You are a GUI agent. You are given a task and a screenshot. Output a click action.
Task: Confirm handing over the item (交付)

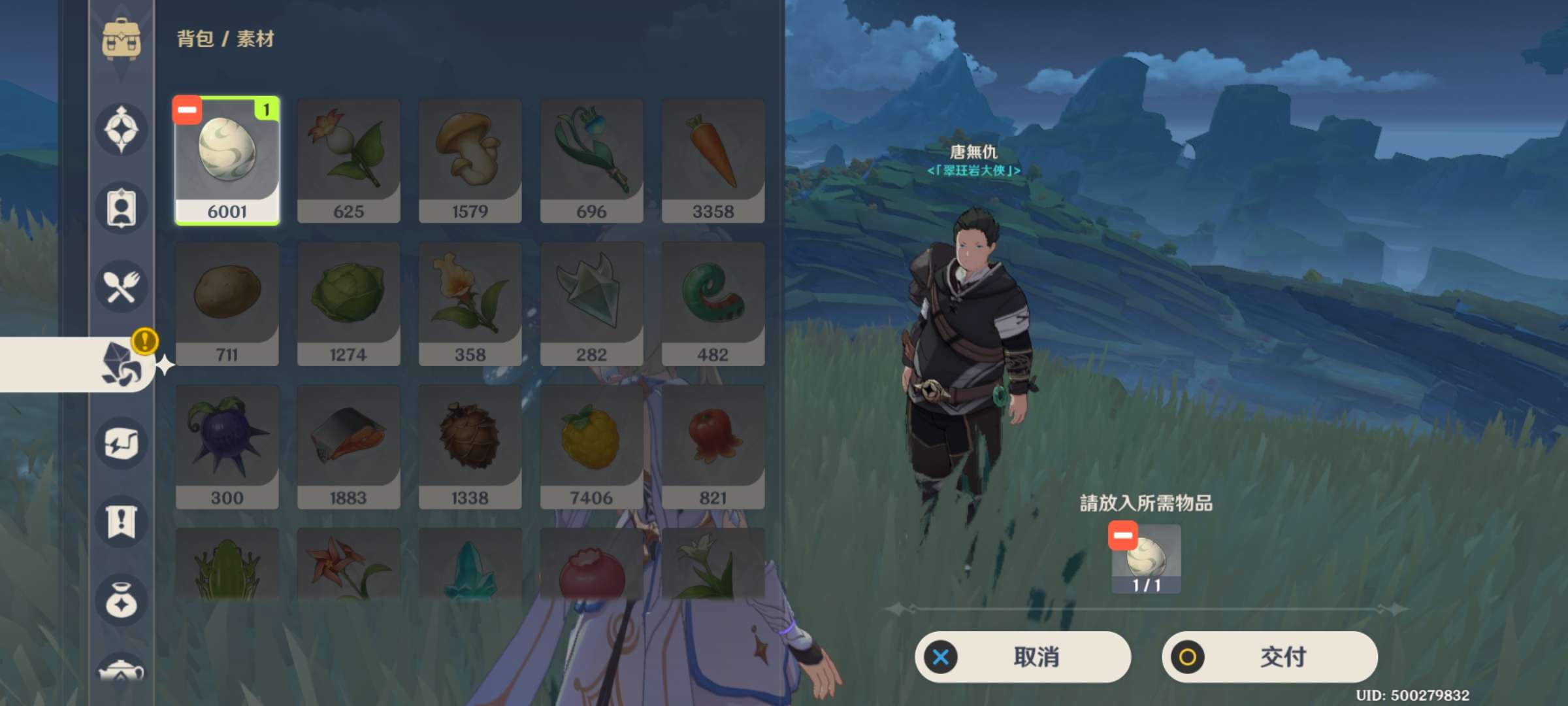pos(1269,657)
